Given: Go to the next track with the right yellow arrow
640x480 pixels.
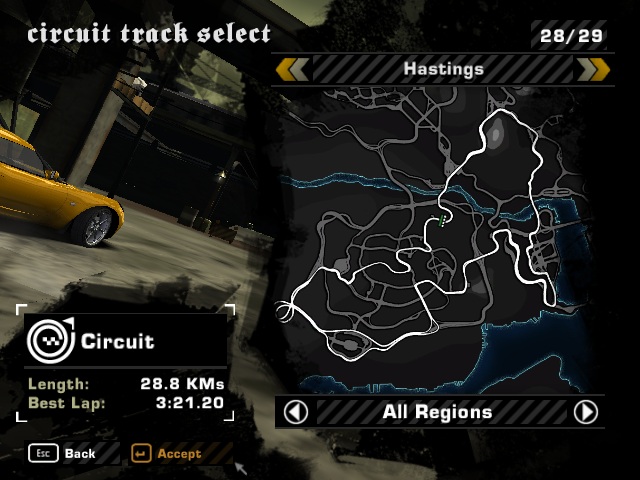Looking at the screenshot, I should 593,69.
